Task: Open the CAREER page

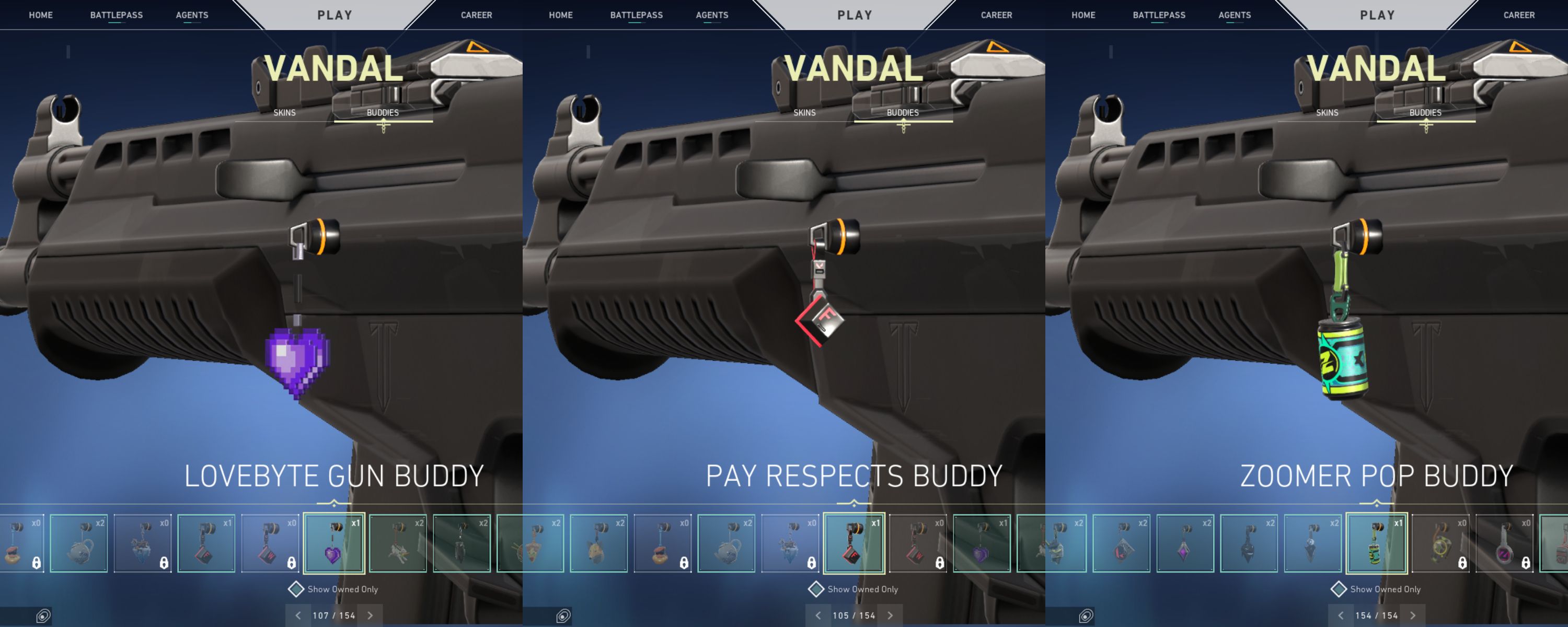Action: coord(477,15)
